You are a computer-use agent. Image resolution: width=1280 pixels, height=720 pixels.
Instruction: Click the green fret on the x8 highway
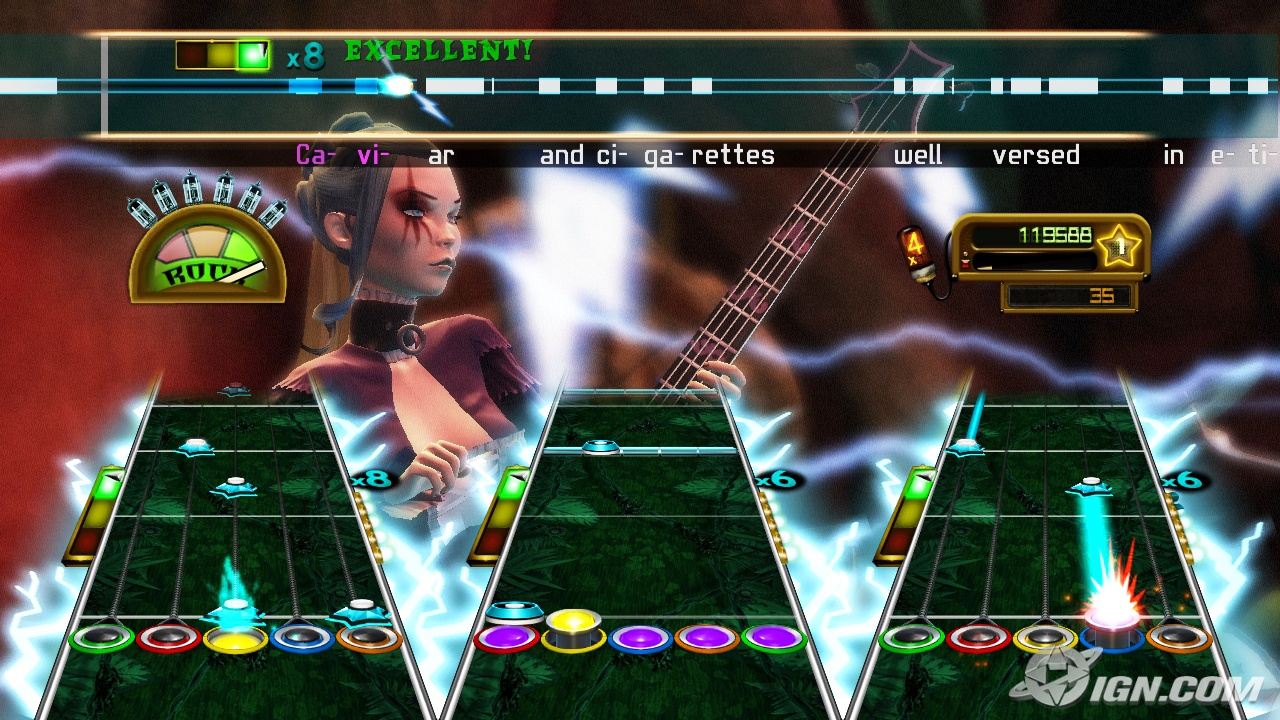[102, 636]
